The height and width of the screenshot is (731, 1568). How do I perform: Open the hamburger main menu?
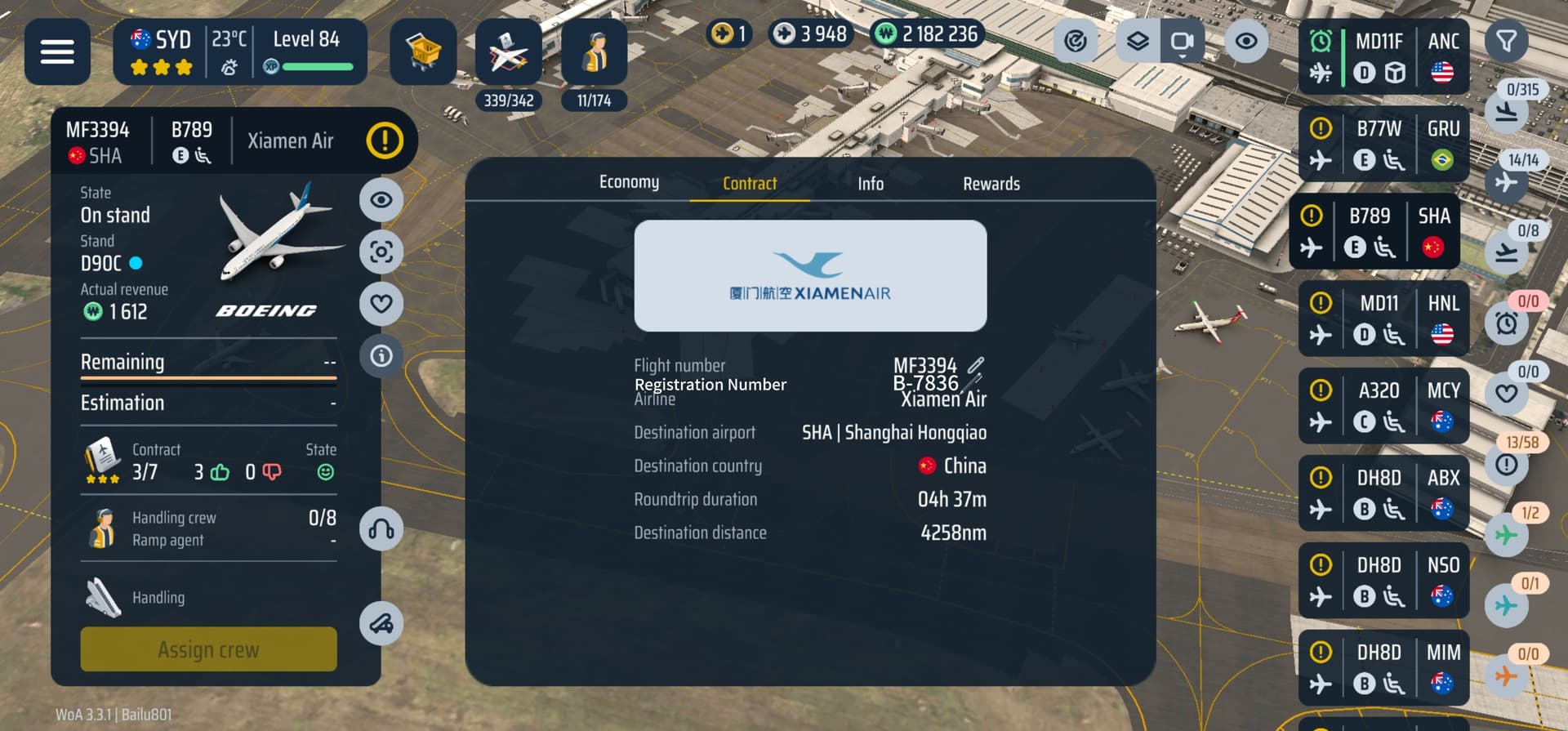tap(57, 51)
